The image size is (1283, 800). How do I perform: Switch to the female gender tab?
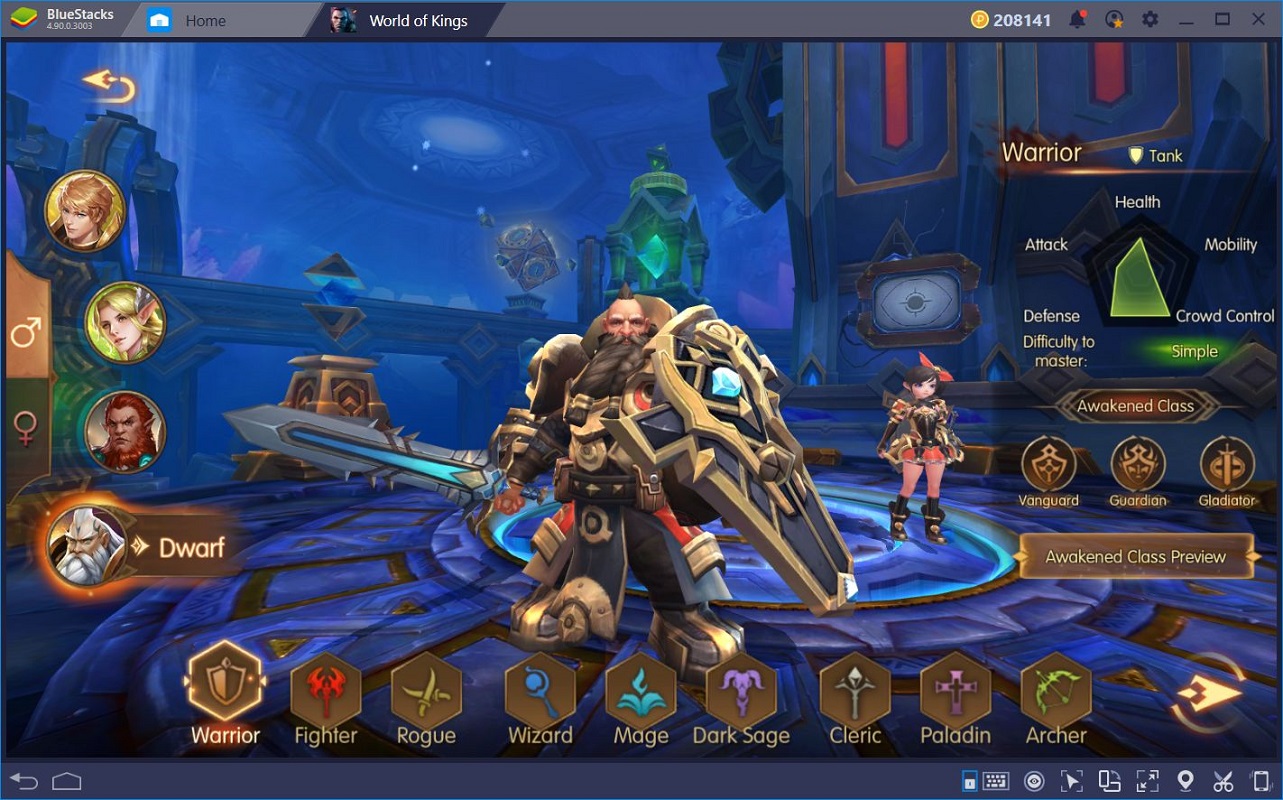26,428
